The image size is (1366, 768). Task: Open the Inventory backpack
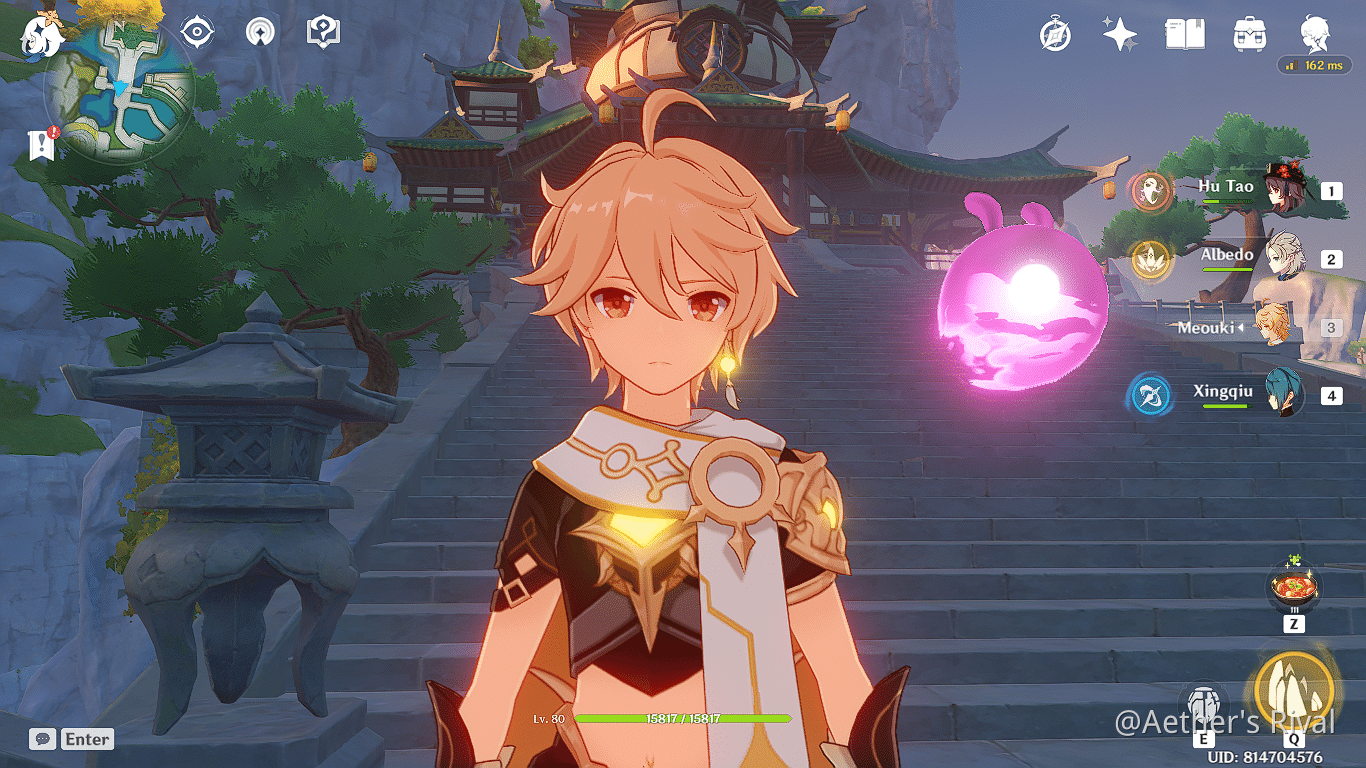[1249, 32]
